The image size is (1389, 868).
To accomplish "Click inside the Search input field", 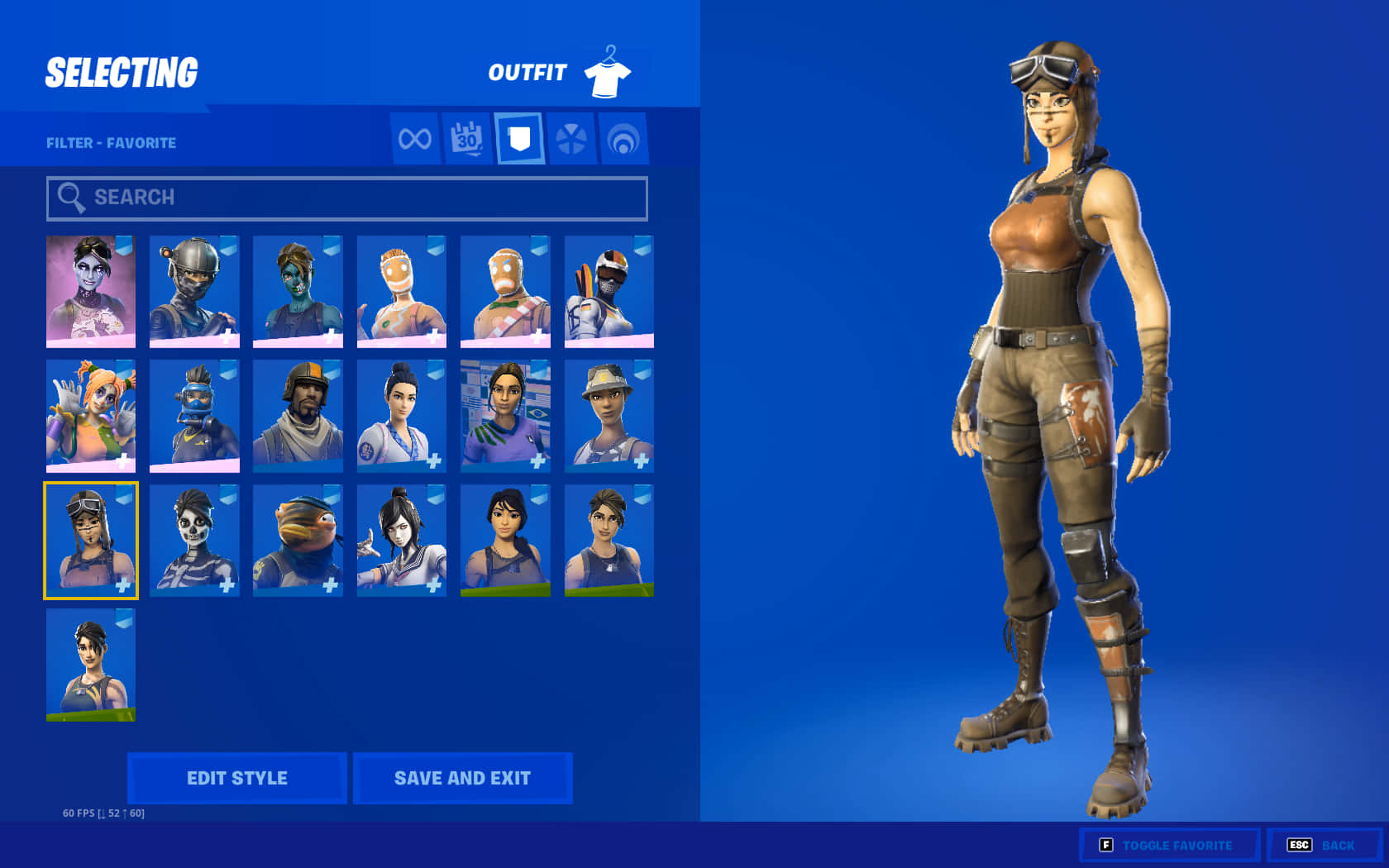I will pyautogui.click(x=347, y=198).
